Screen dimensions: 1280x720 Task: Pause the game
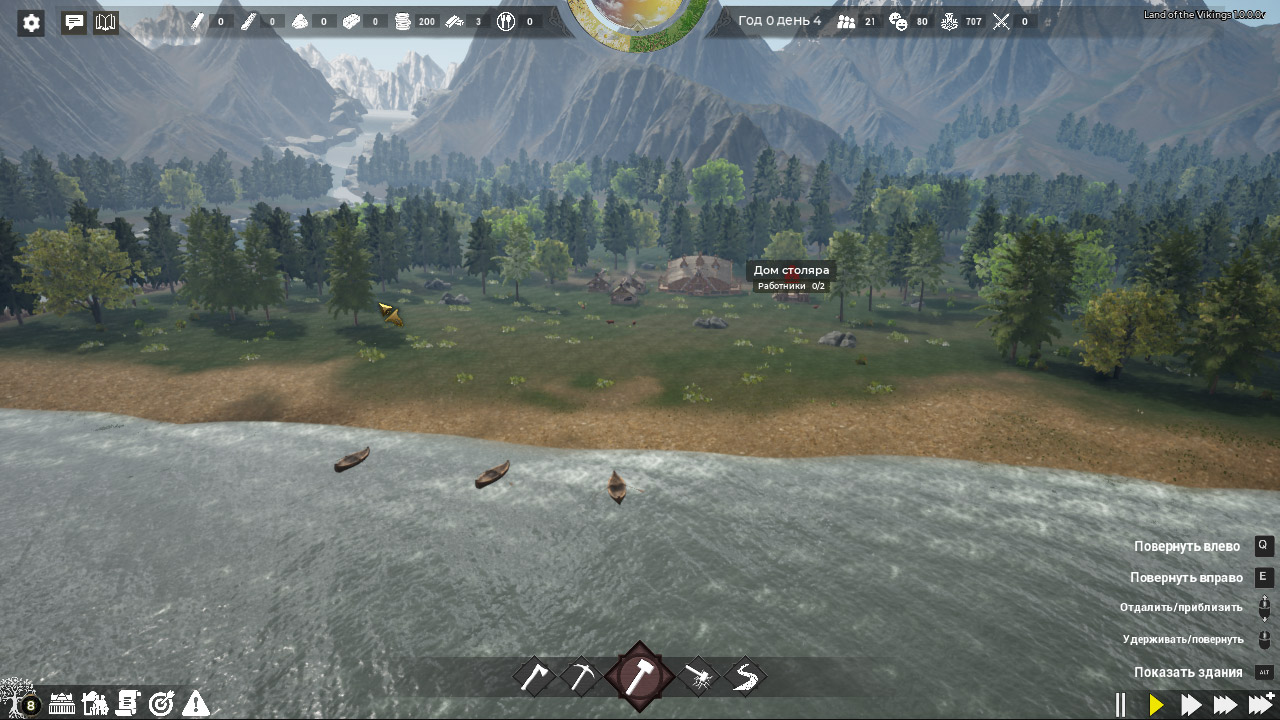pyautogui.click(x=1121, y=705)
